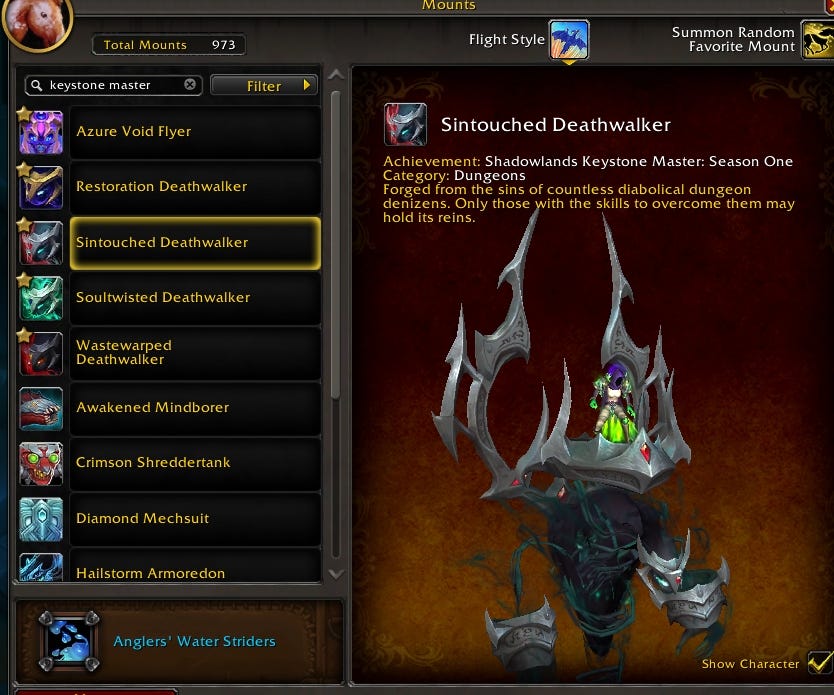Select Azure Void Flyer mount
Image resolution: width=834 pixels, height=695 pixels.
(x=170, y=132)
